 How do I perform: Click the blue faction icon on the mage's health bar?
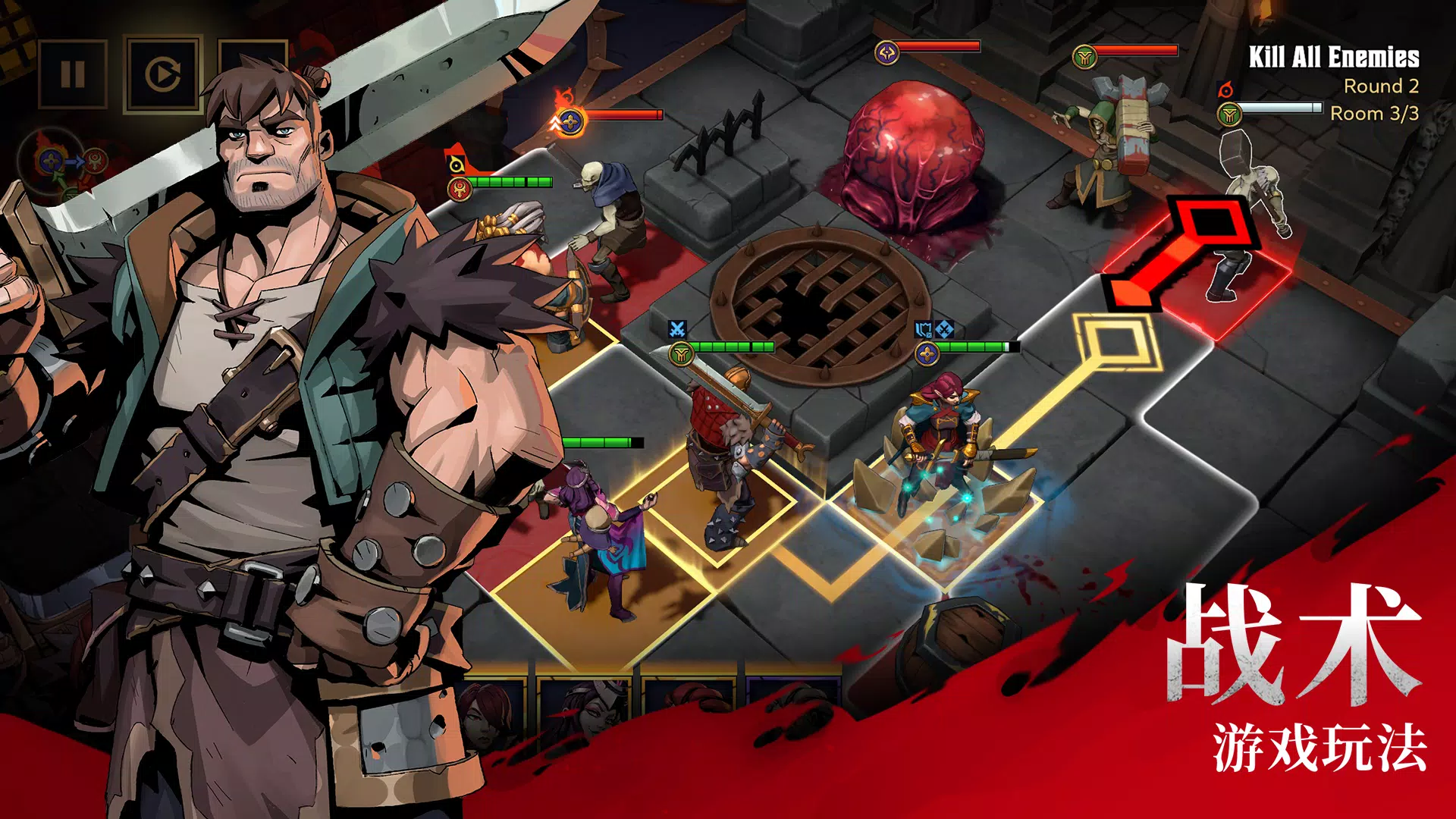pyautogui.click(x=927, y=355)
